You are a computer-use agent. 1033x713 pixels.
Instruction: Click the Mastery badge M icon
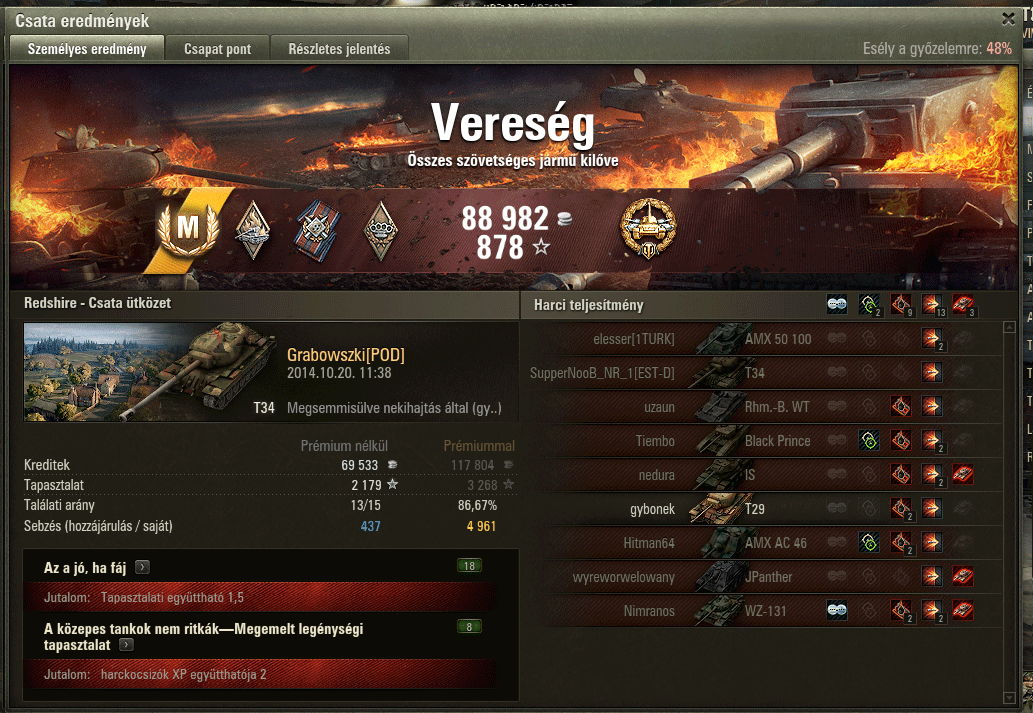click(187, 229)
